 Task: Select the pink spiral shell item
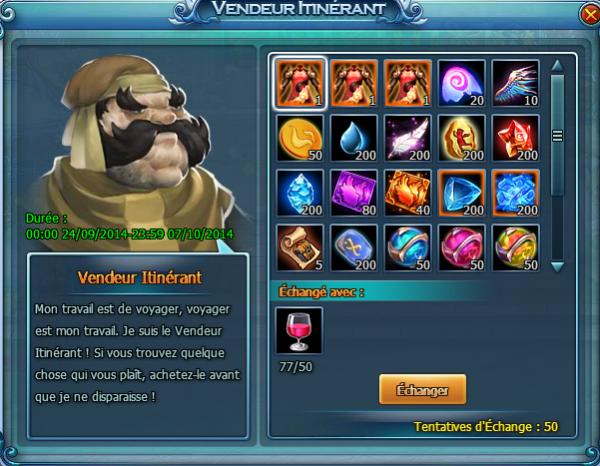pyautogui.click(x=461, y=84)
